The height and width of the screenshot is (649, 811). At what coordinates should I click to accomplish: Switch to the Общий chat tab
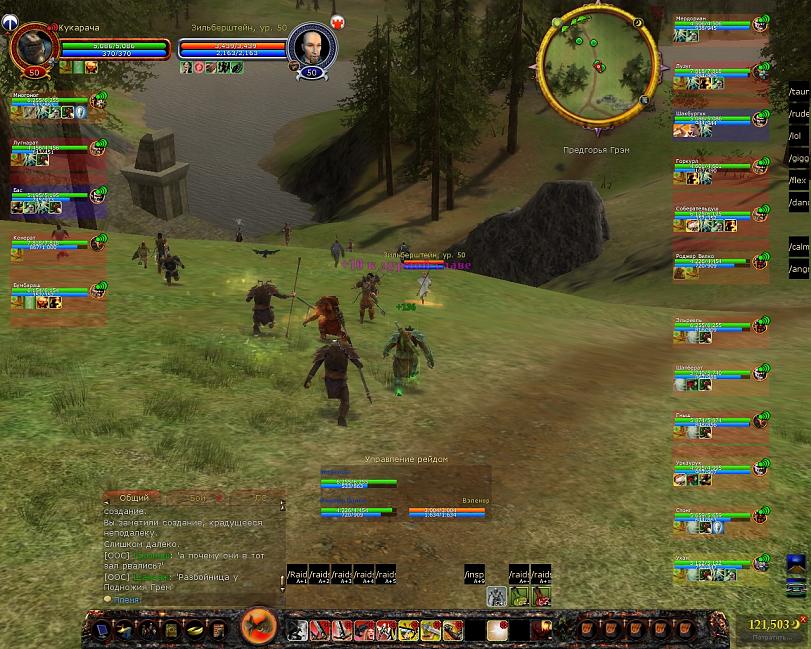pos(133,497)
